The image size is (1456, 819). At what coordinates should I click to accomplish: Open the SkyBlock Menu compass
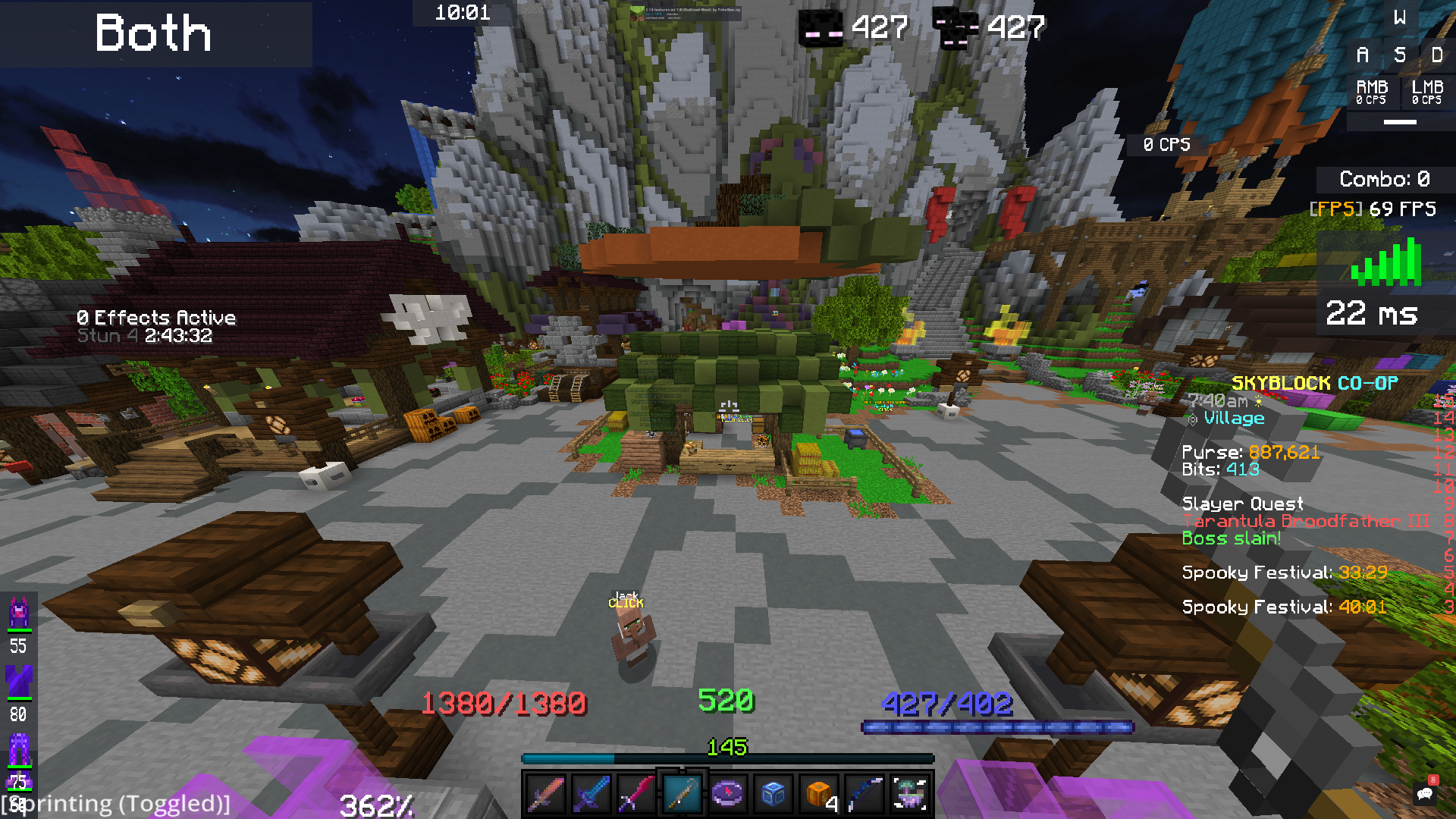pos(728,794)
